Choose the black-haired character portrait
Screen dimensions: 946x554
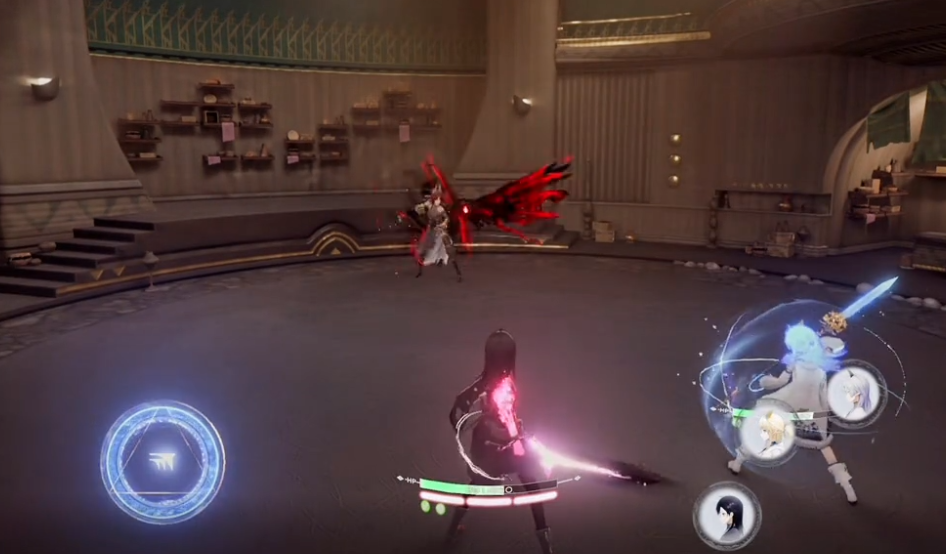click(725, 514)
